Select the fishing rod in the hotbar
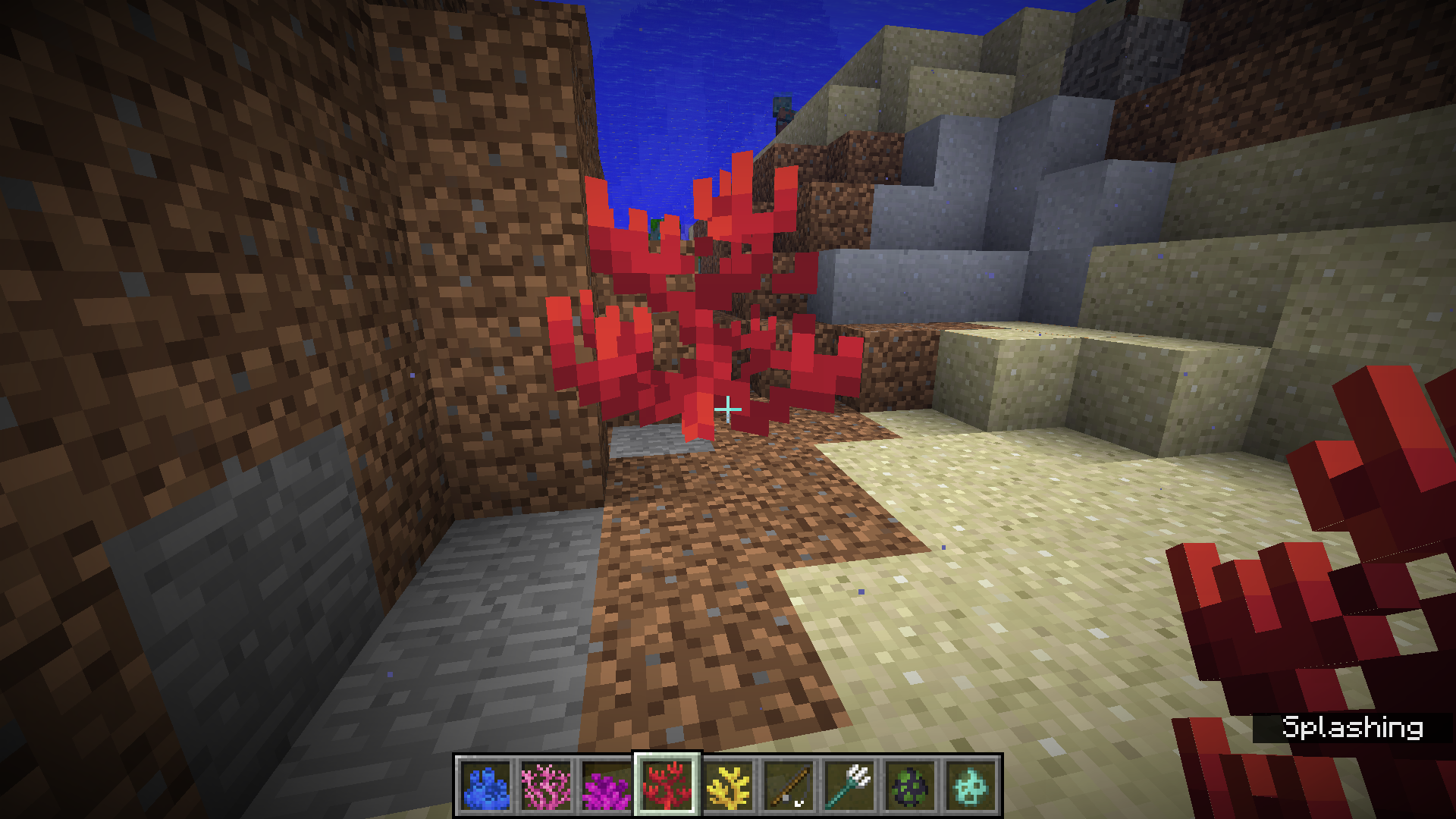 [789, 786]
